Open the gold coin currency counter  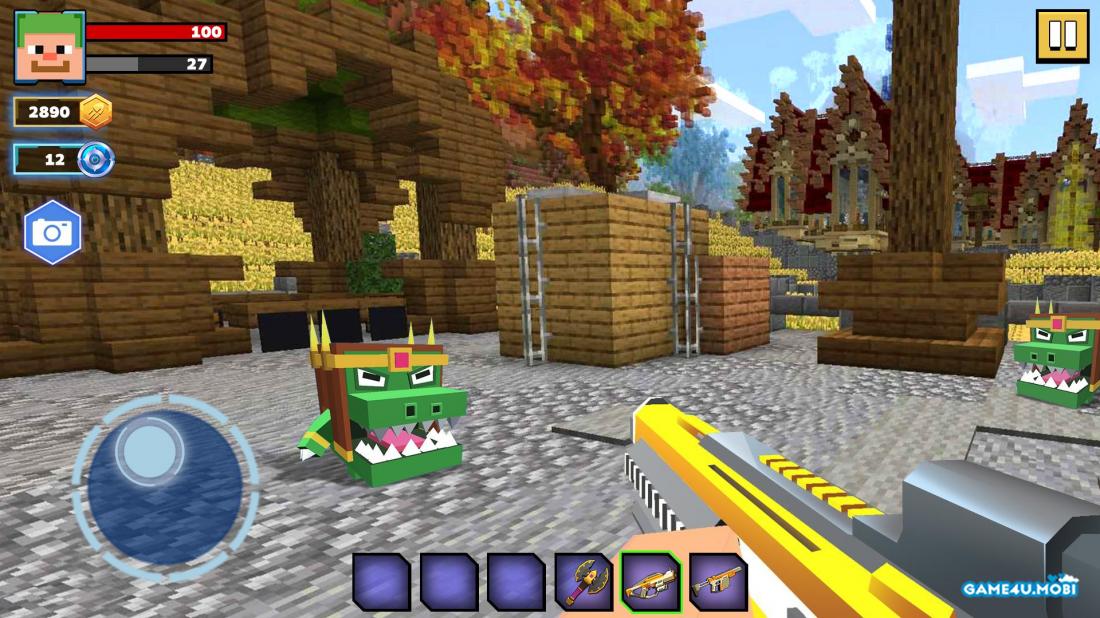point(63,111)
